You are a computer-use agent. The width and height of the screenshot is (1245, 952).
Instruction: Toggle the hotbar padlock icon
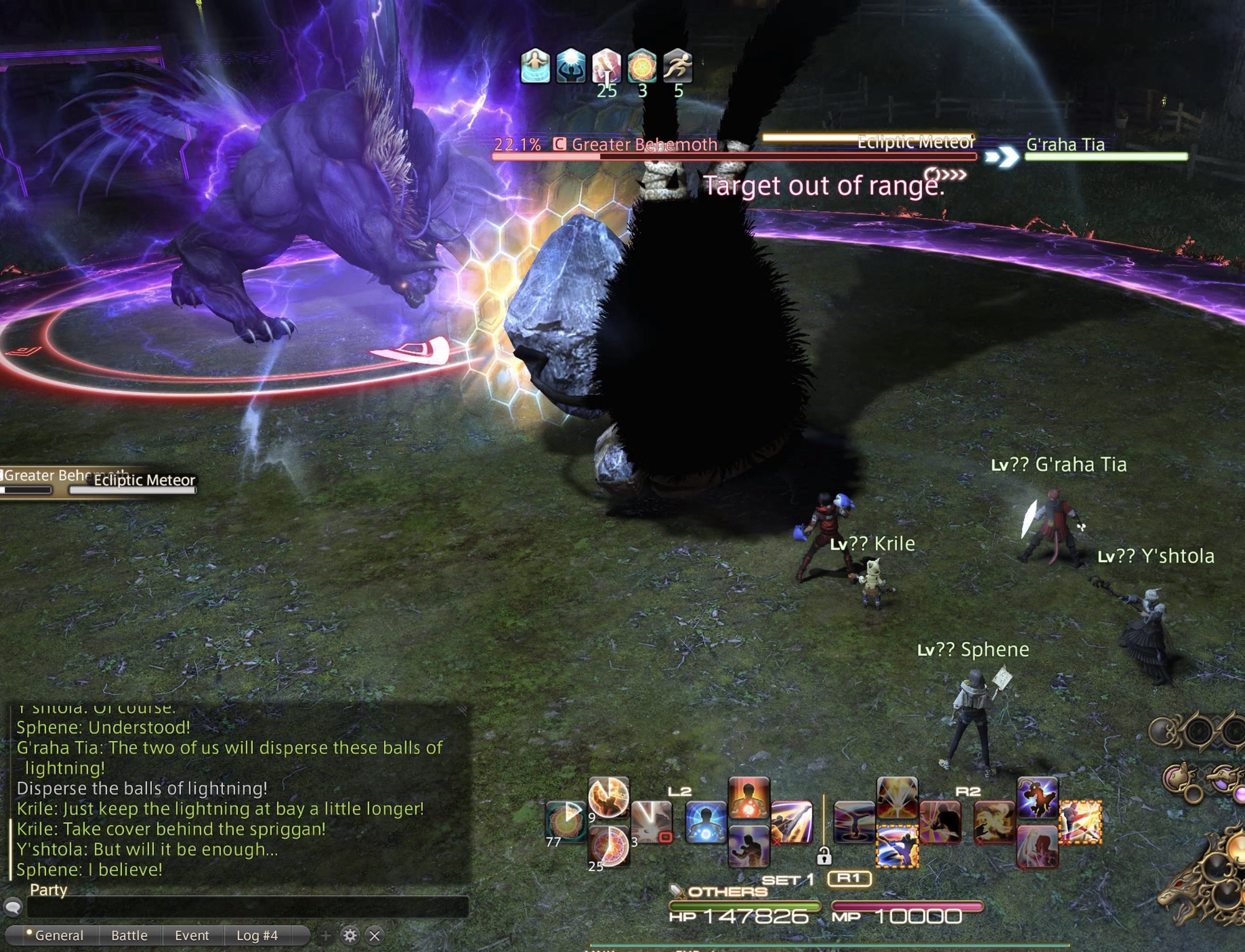coord(824,856)
